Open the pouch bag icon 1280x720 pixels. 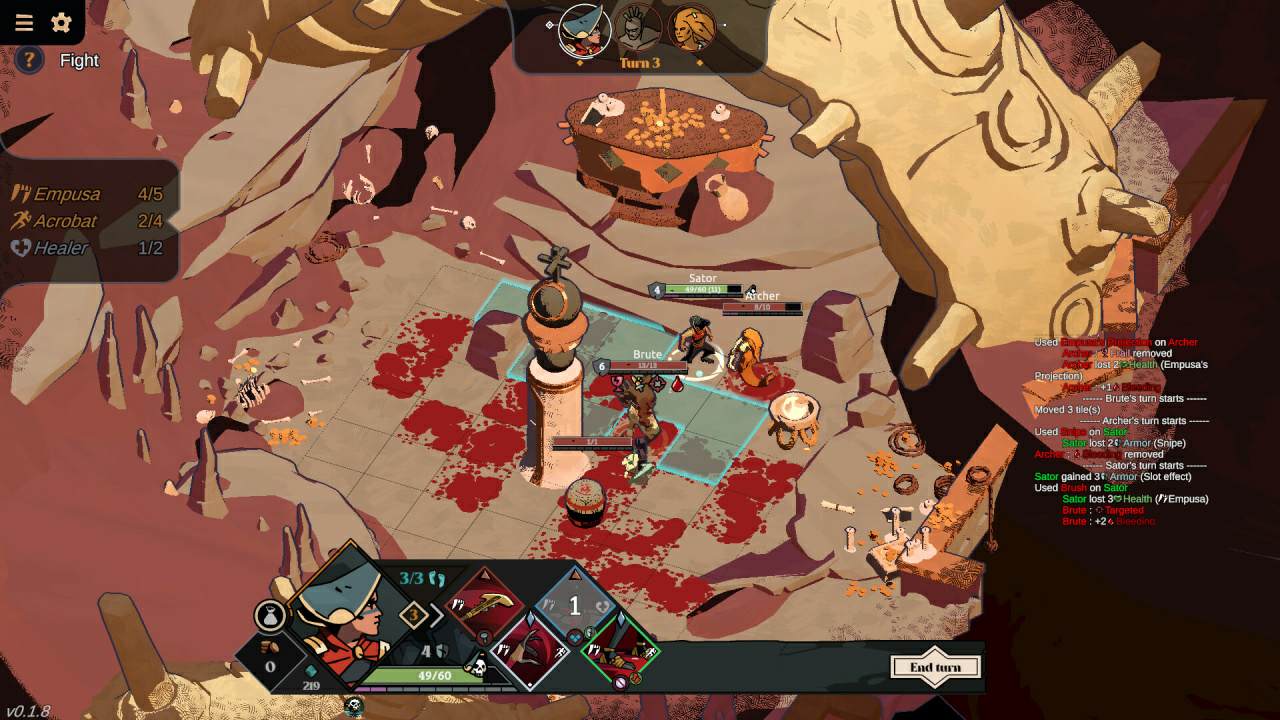(270, 617)
